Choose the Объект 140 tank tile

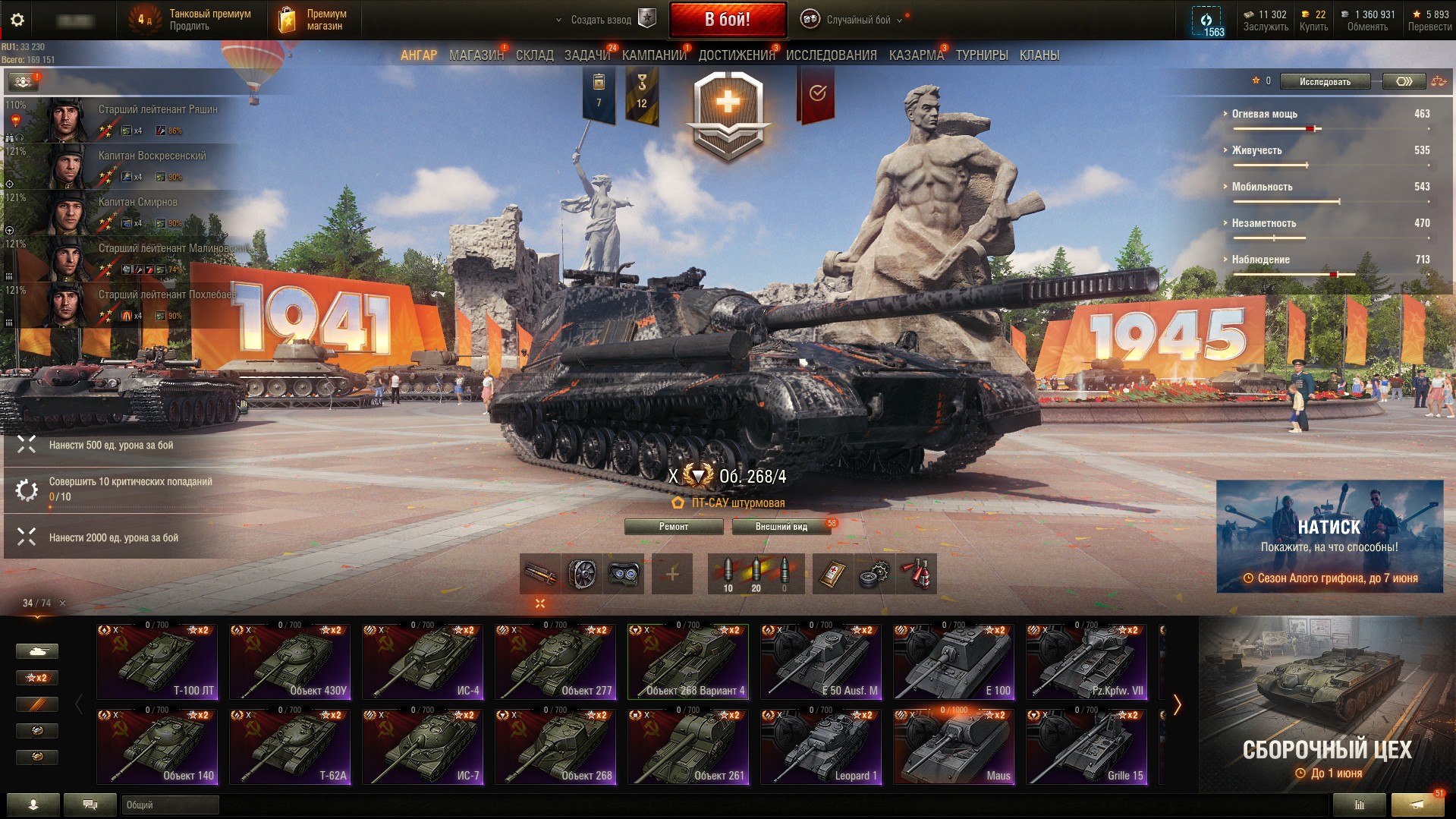tap(157, 746)
